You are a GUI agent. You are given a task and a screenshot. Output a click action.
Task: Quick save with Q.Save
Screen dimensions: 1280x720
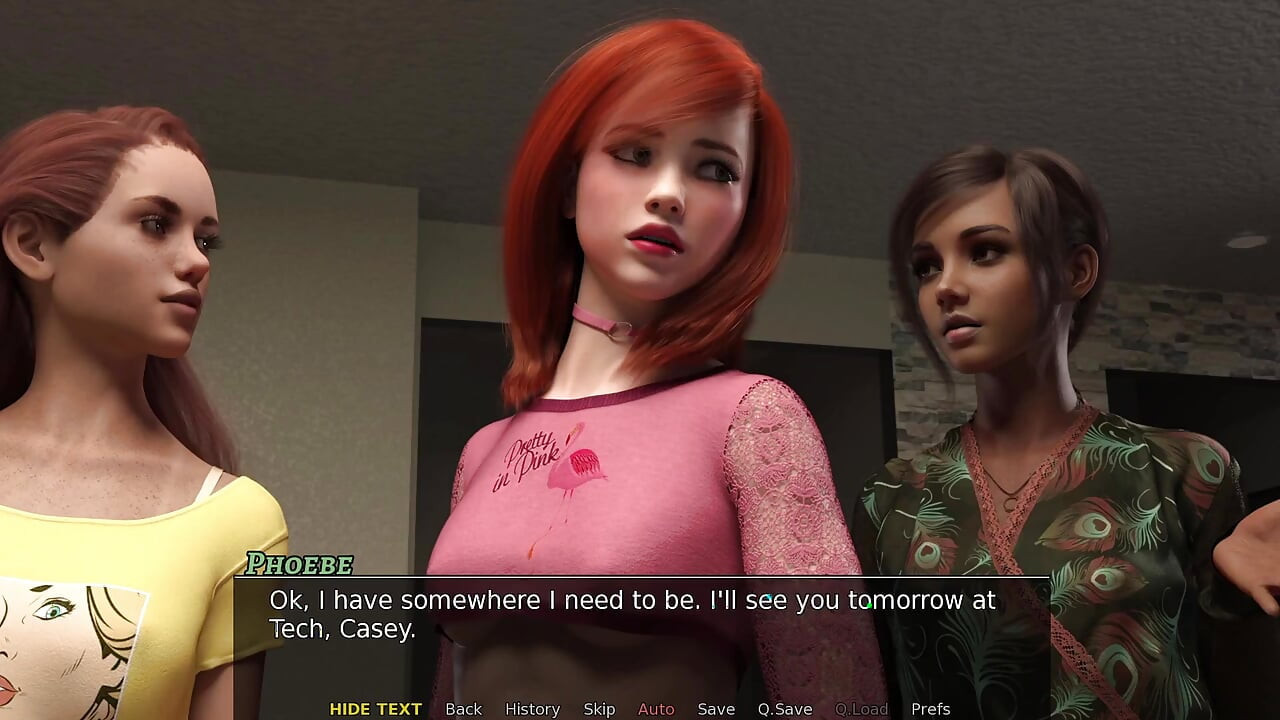pos(785,709)
